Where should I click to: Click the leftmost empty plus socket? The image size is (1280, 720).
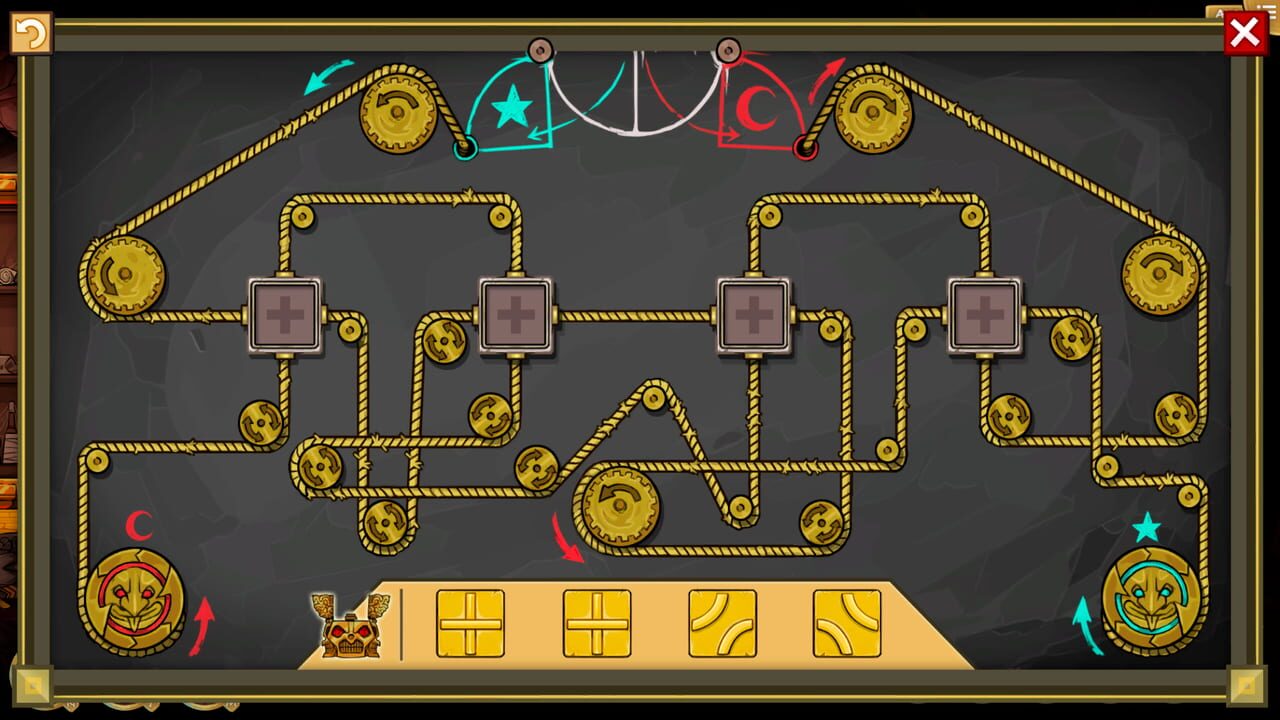(287, 313)
